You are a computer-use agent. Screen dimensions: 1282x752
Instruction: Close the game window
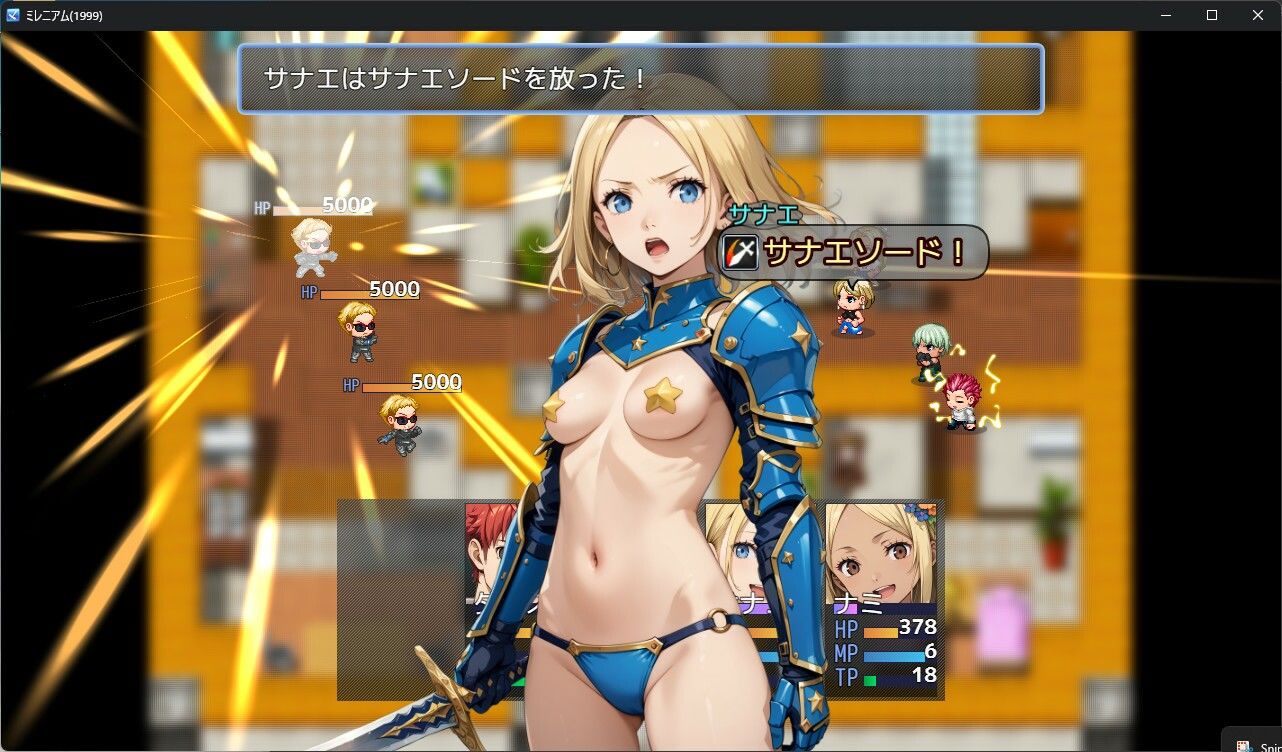point(1258,15)
